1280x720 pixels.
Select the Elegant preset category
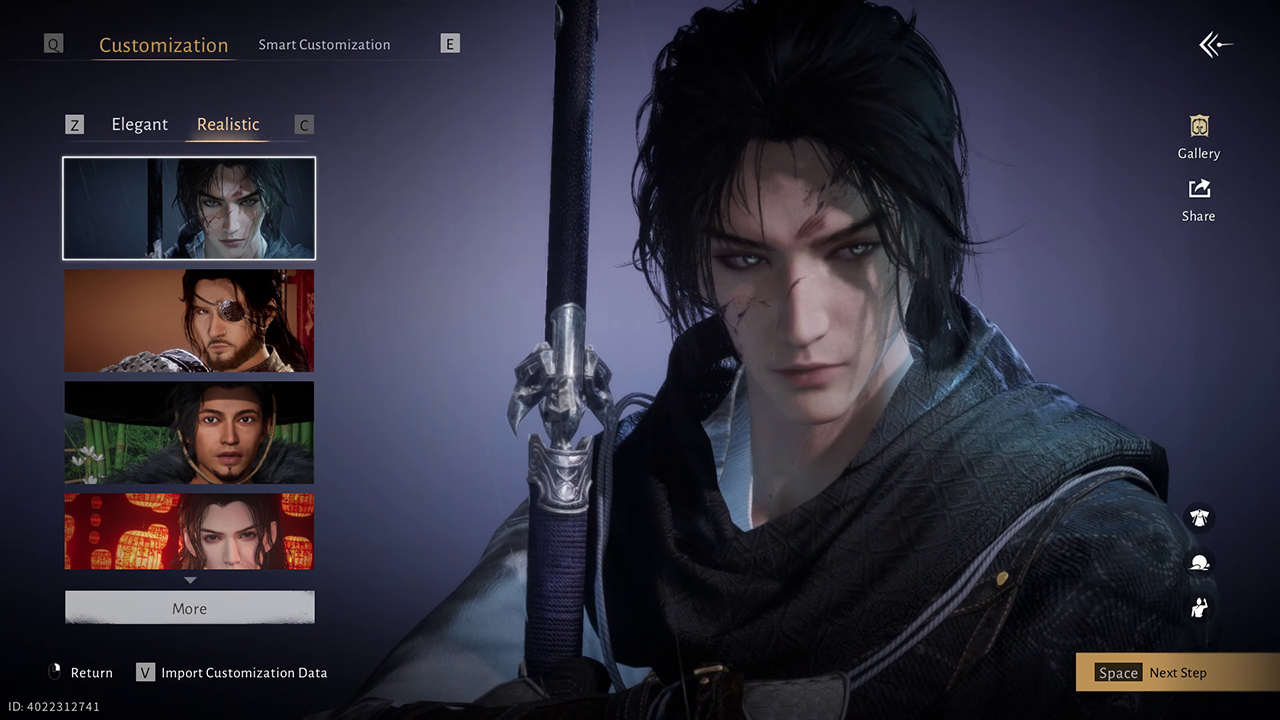point(139,124)
